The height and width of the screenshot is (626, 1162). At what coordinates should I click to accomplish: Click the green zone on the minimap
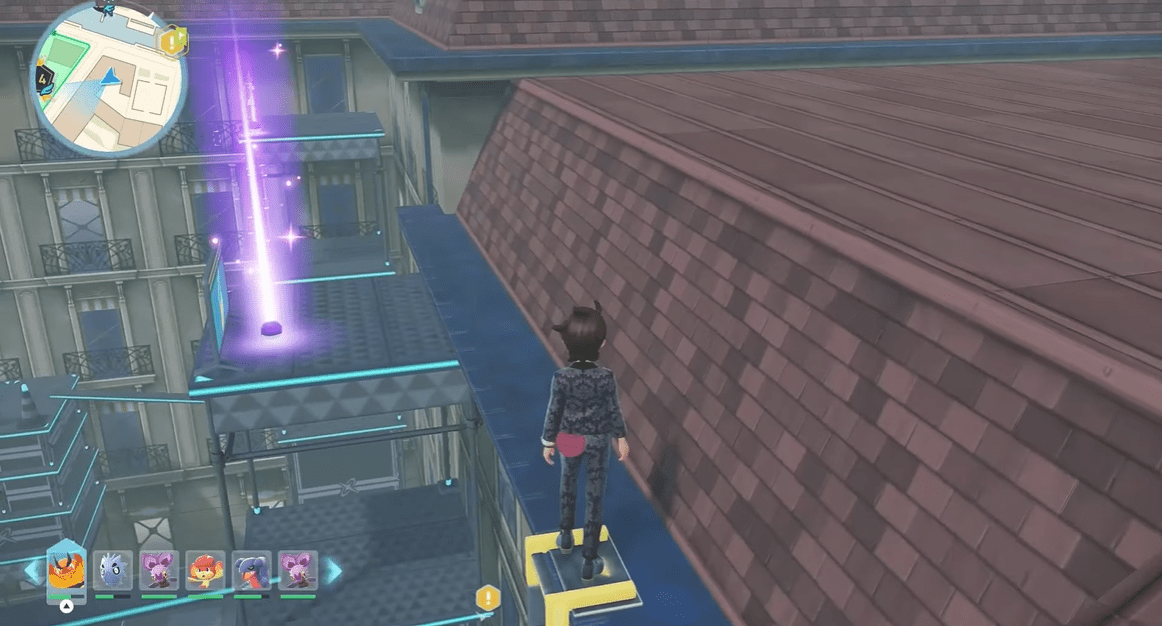[x=67, y=54]
